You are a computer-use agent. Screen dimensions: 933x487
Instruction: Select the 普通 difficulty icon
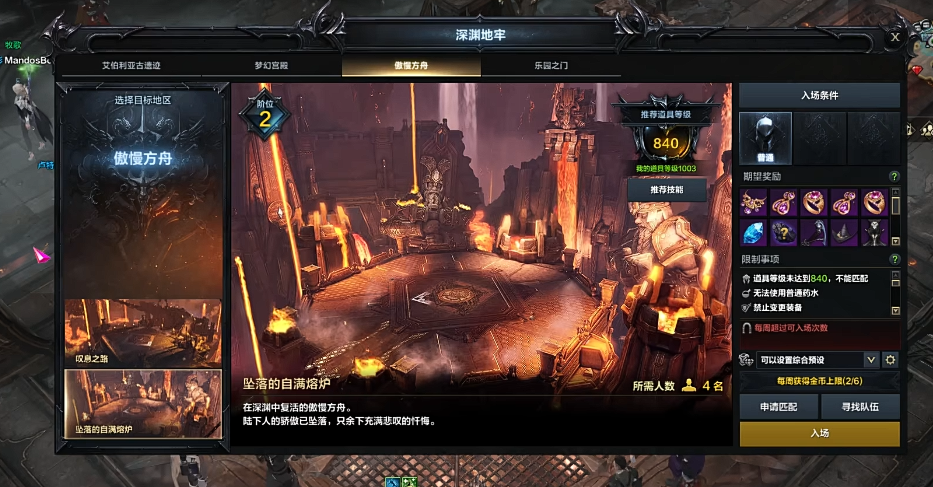point(766,138)
